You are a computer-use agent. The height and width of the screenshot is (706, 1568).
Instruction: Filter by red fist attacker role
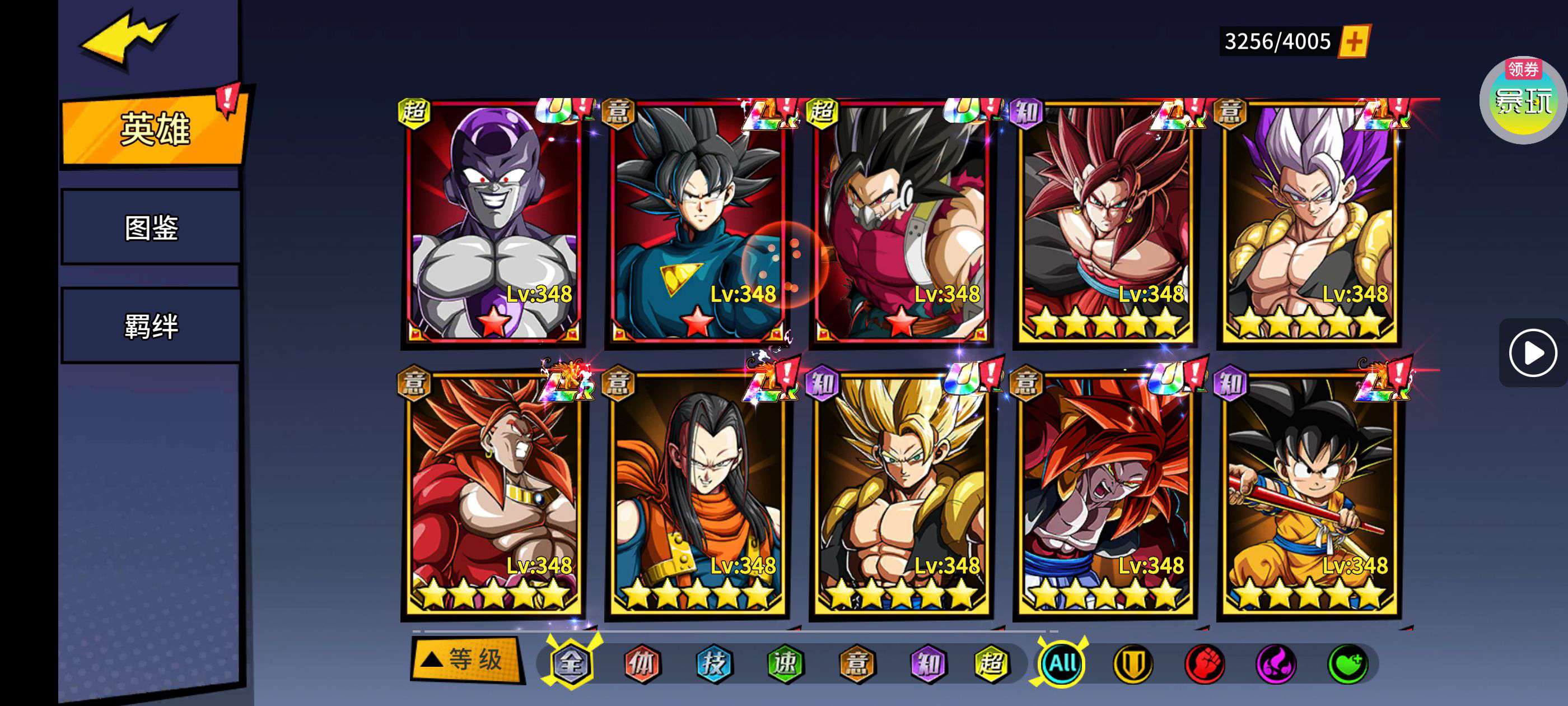(x=1205, y=663)
